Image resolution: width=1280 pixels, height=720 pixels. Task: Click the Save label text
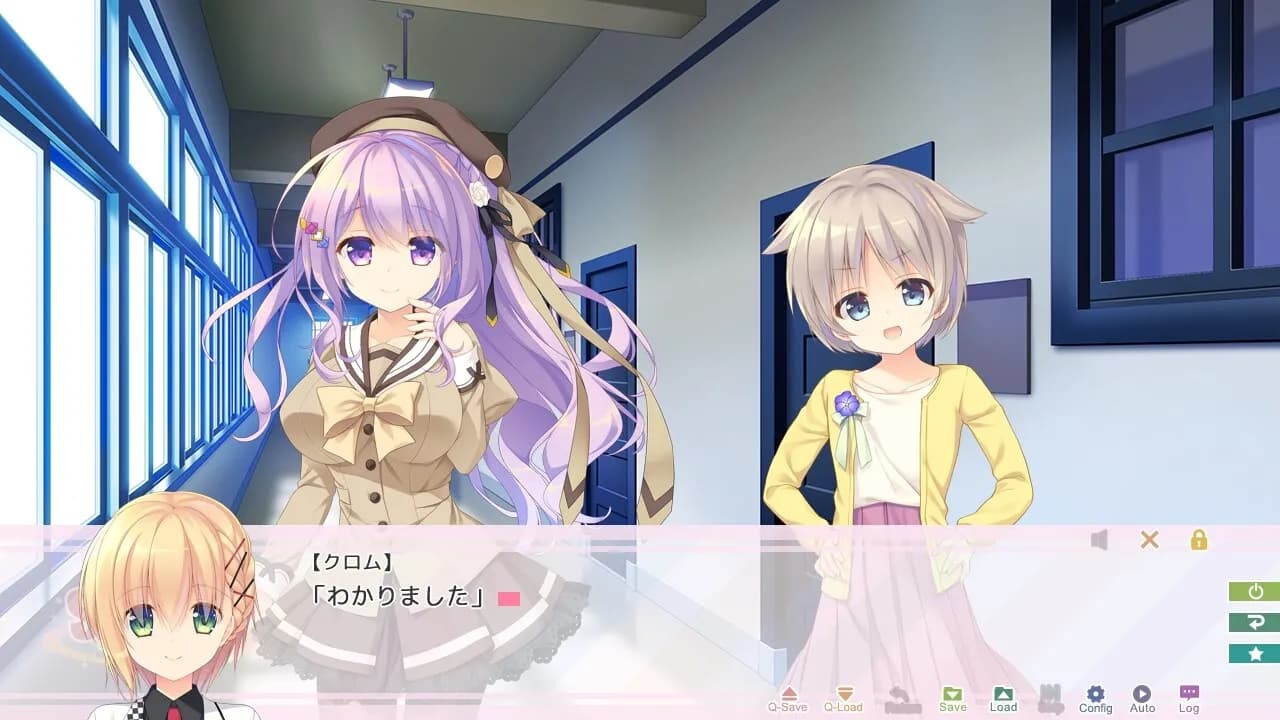952,705
